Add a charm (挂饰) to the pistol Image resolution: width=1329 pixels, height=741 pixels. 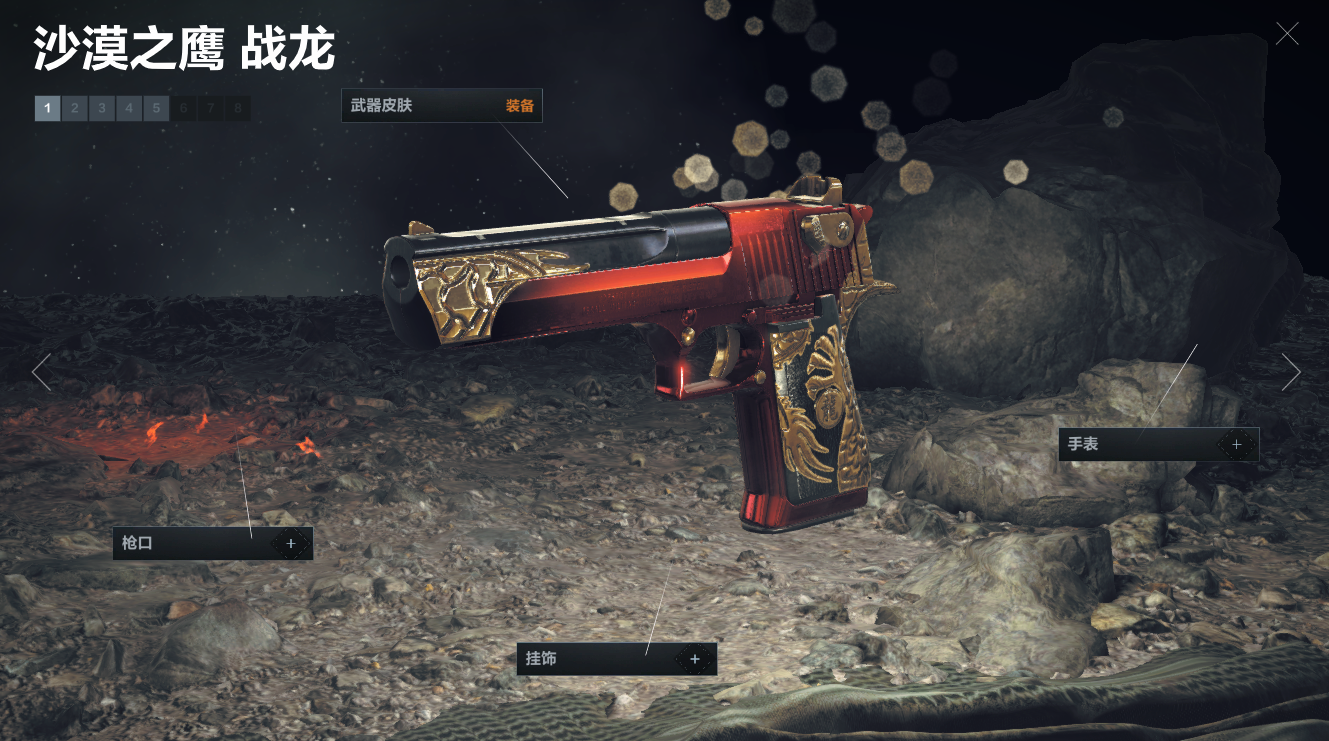(694, 659)
